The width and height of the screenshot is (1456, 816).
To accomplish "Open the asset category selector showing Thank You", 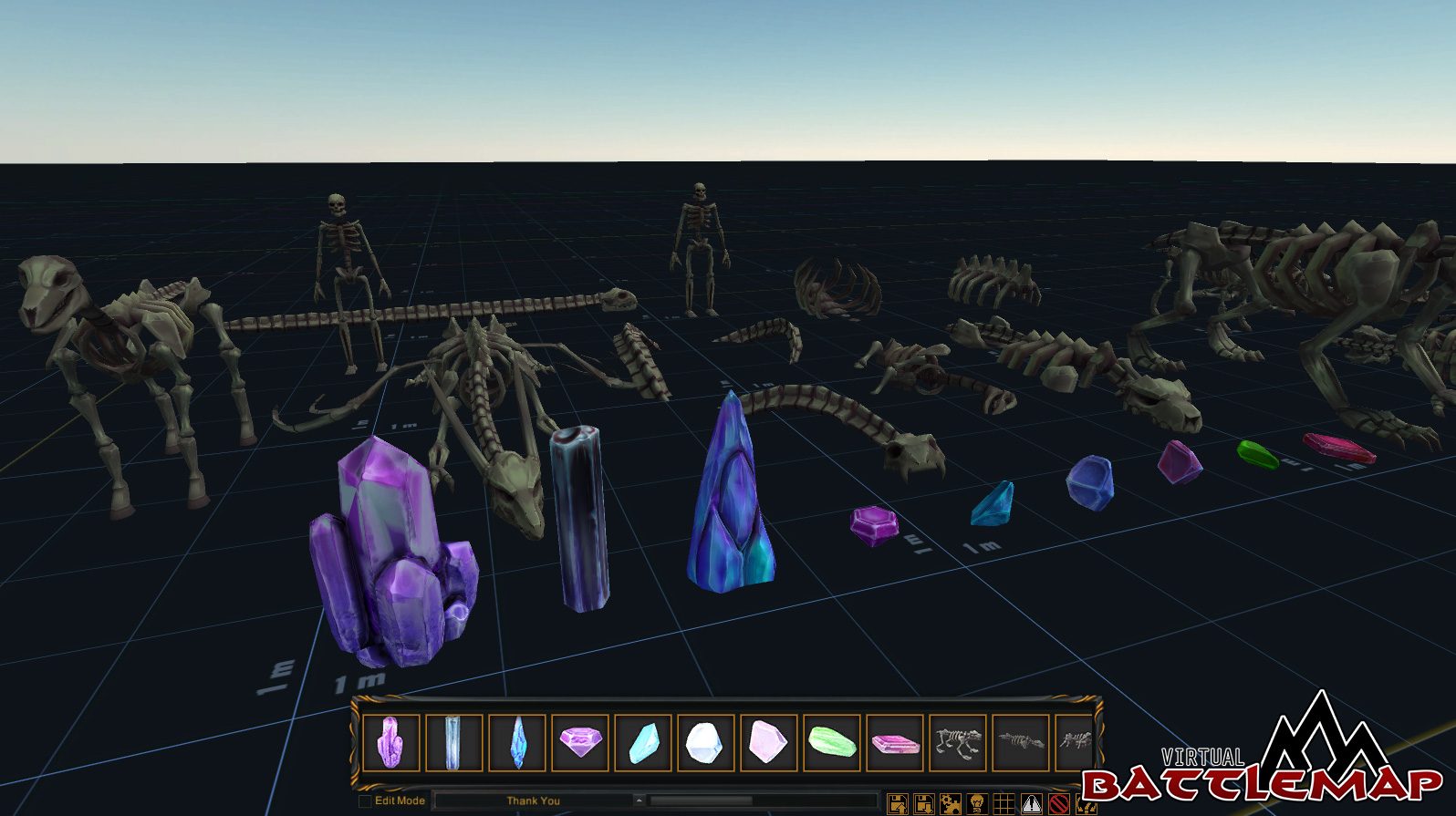I will (x=534, y=801).
